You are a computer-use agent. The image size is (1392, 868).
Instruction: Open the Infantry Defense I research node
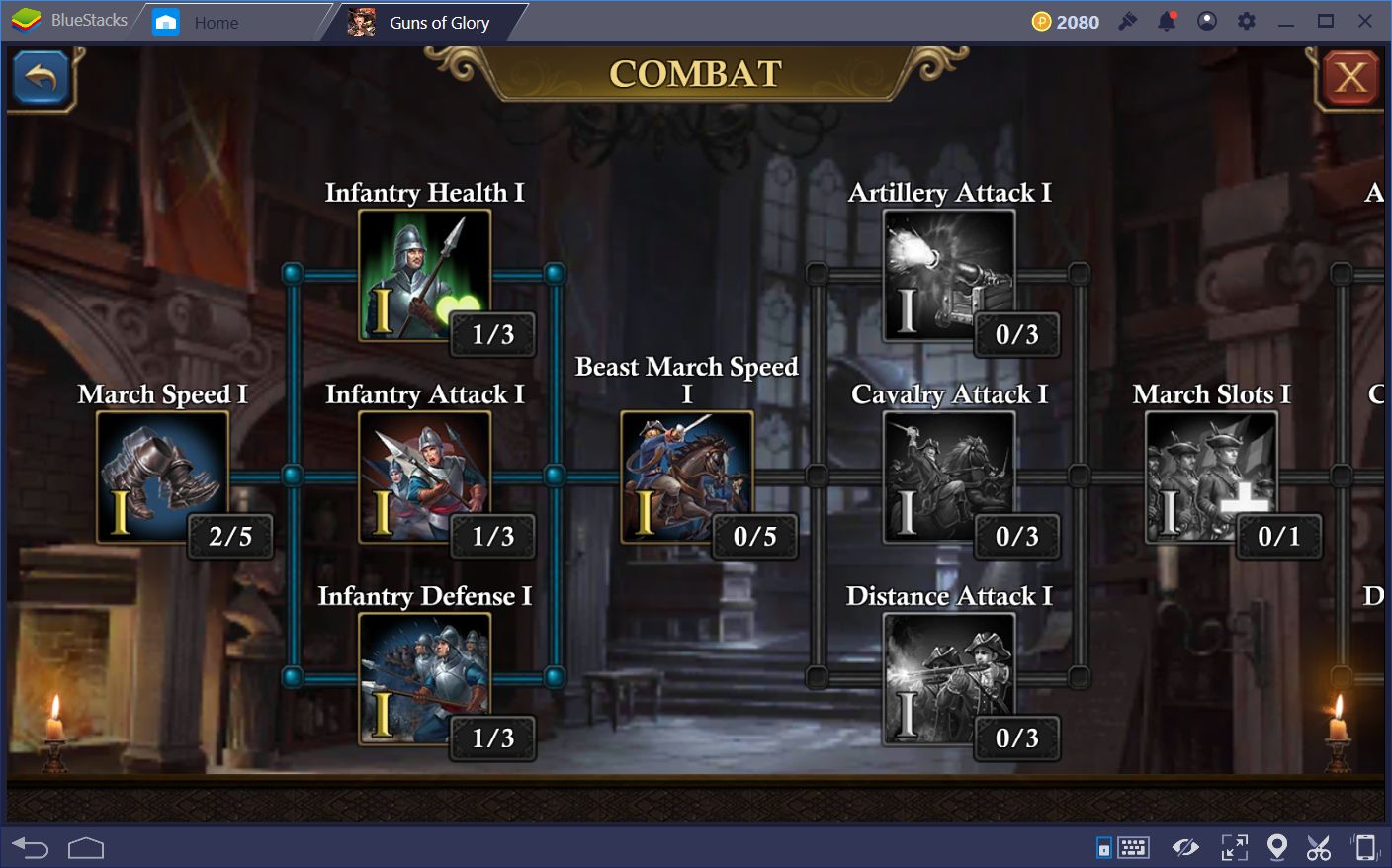[x=425, y=679]
